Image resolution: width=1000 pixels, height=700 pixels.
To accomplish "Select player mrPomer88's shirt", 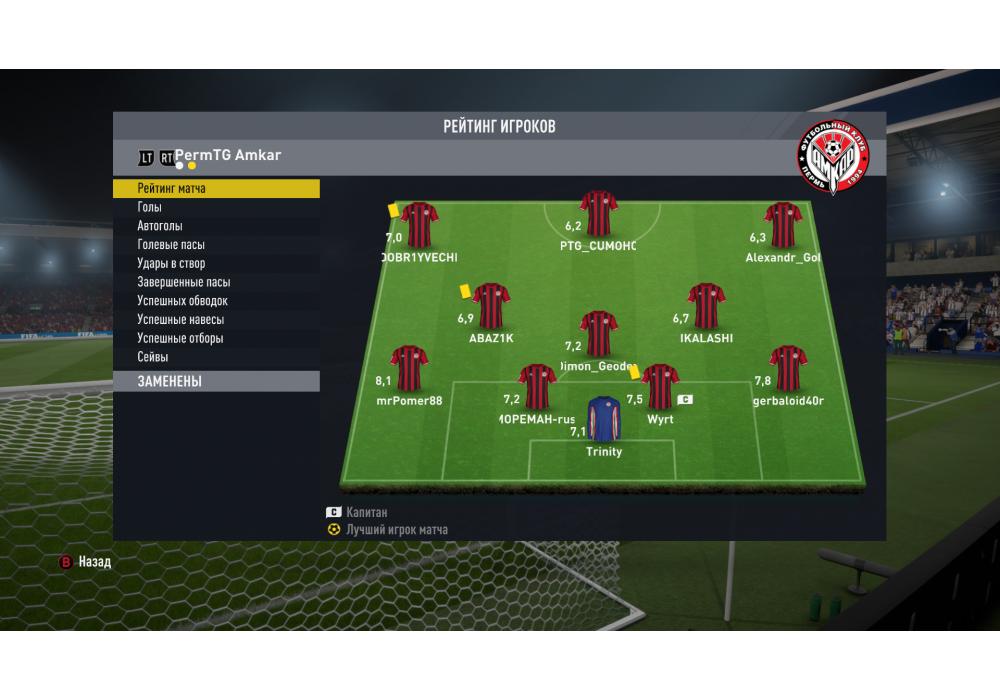I will 409,369.
